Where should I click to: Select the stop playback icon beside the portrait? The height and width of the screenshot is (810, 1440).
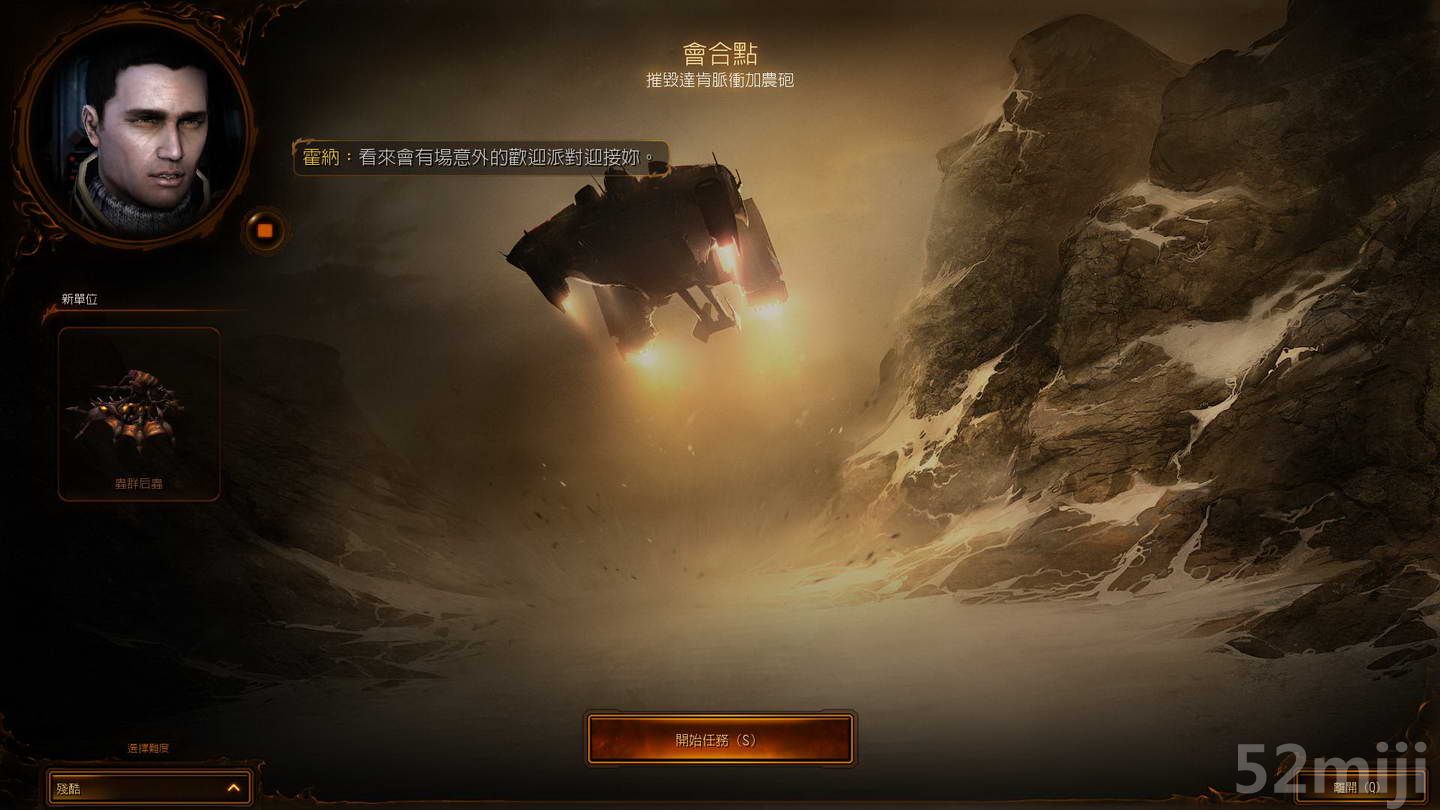point(264,232)
